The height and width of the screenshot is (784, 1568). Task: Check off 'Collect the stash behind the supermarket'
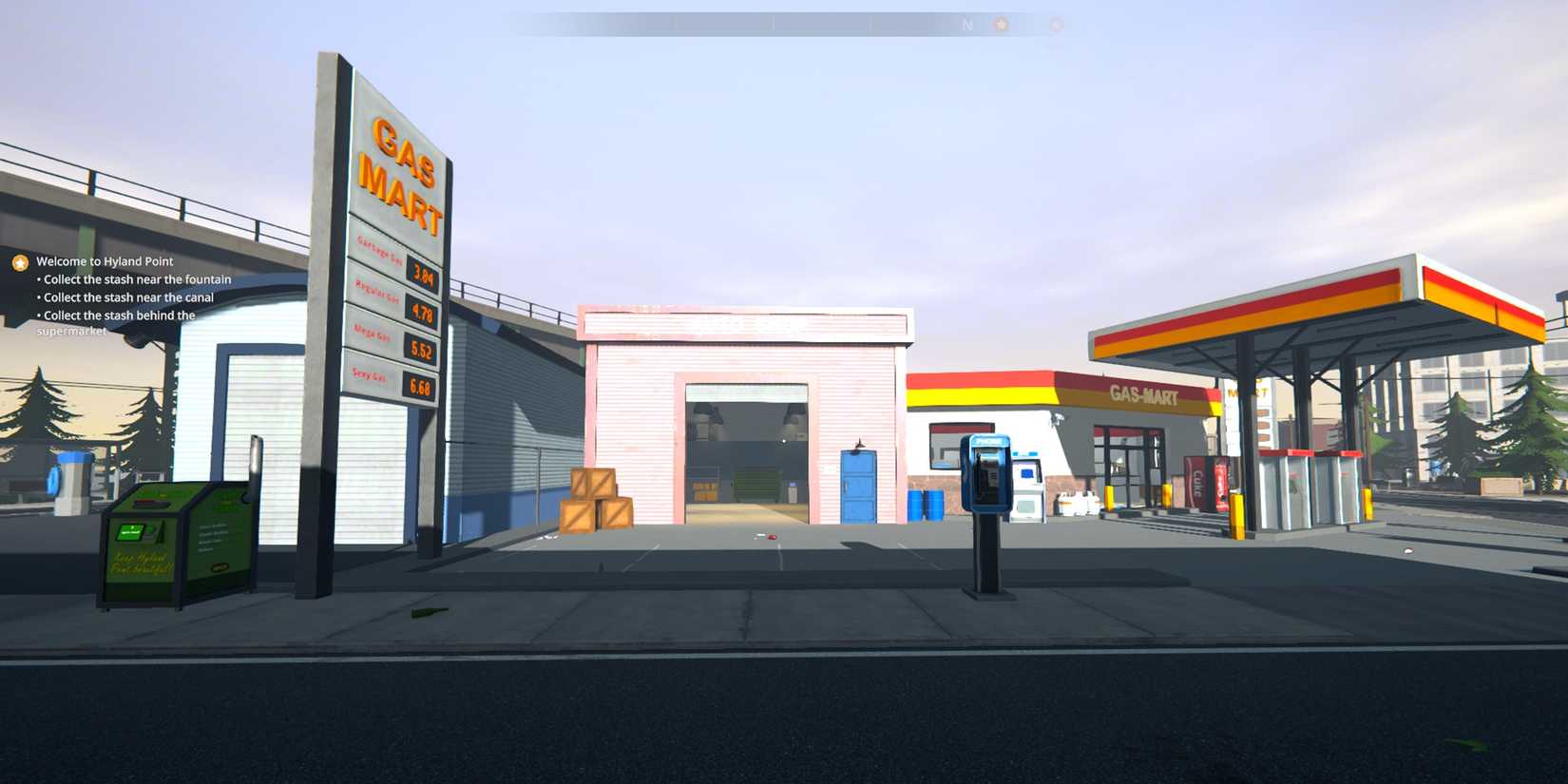pos(115,315)
